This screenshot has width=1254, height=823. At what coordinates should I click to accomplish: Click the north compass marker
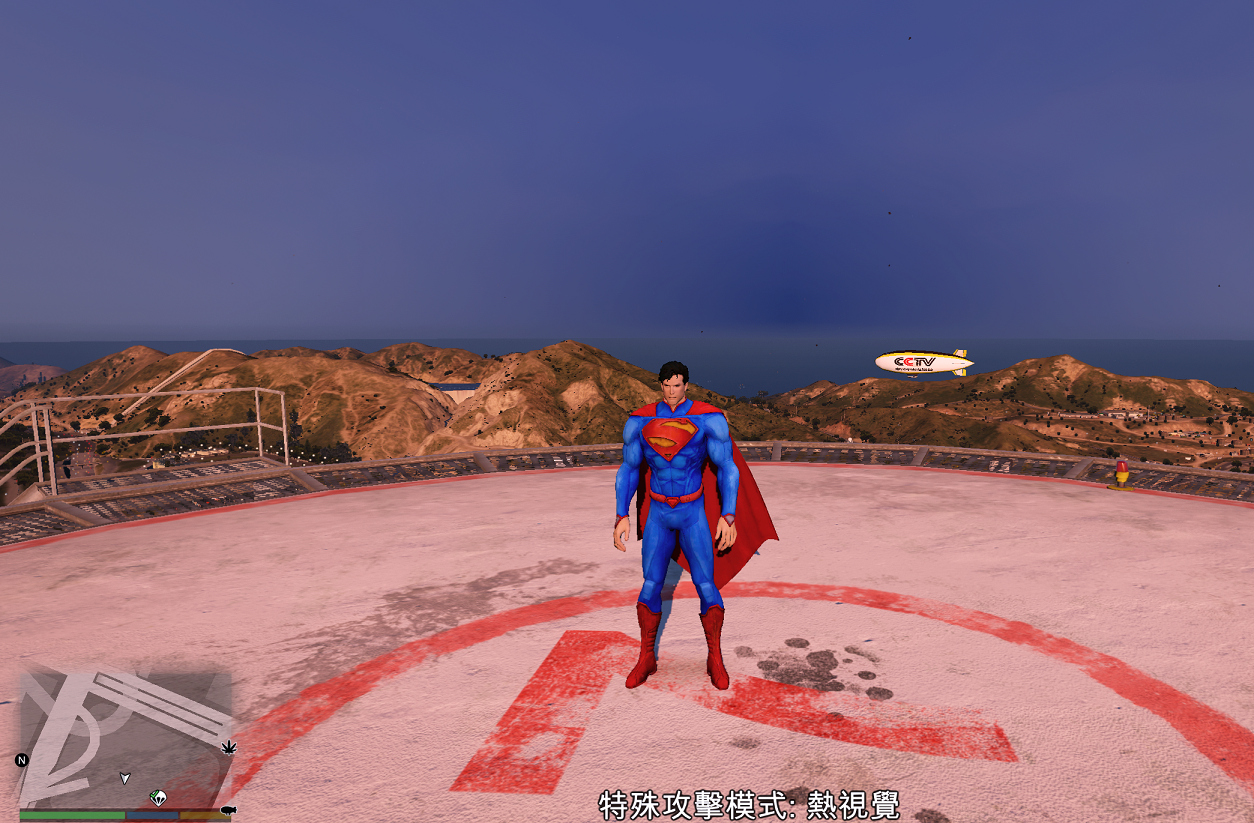point(22,760)
